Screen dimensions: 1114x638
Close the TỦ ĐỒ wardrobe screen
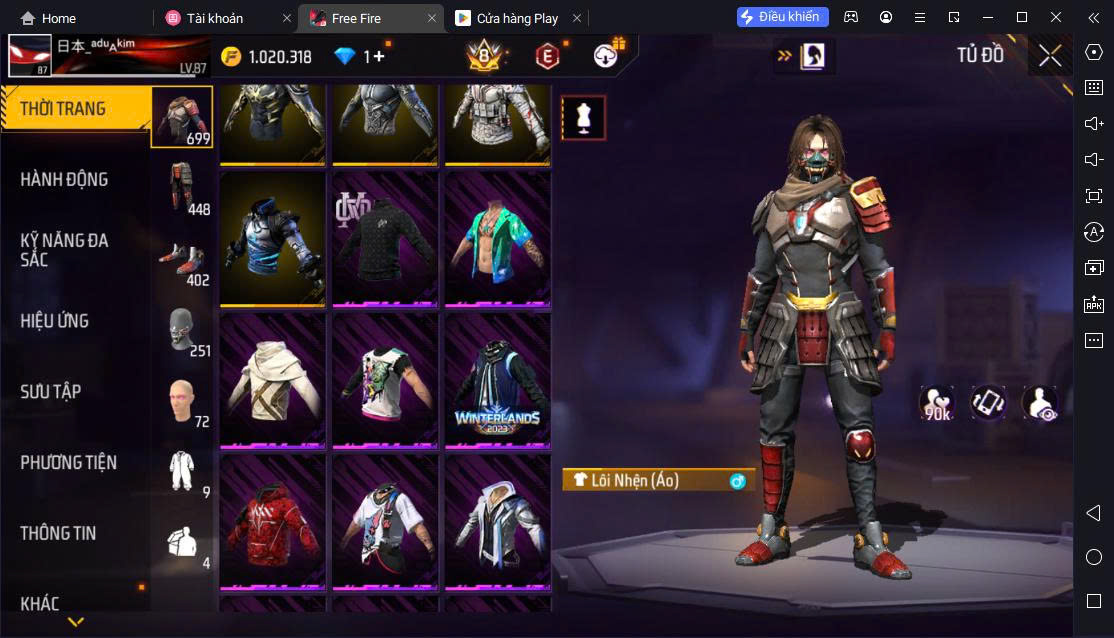coord(1050,56)
